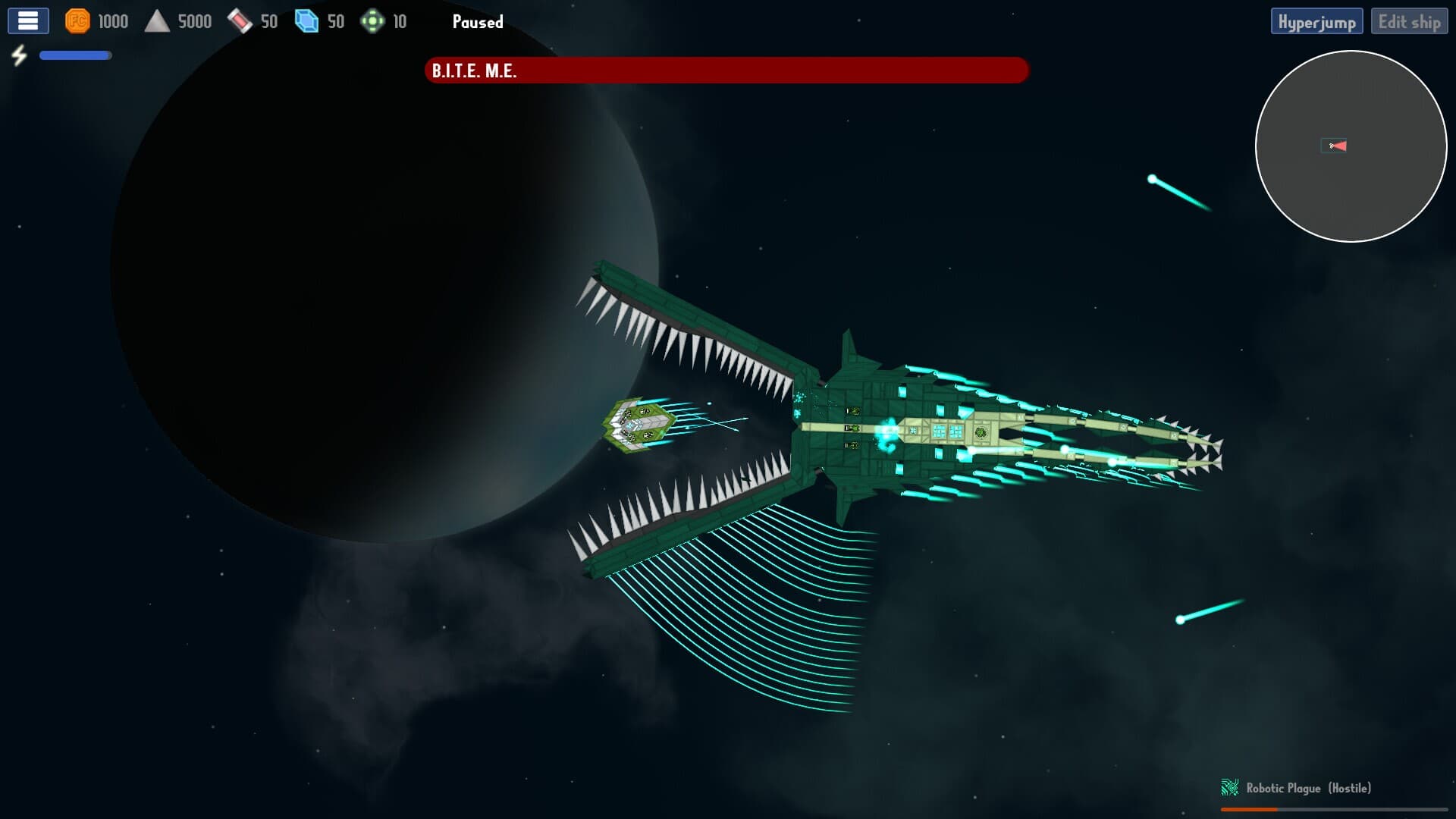The height and width of the screenshot is (819, 1456).
Task: Click the red enemy marker on the minimap
Action: point(1336,145)
